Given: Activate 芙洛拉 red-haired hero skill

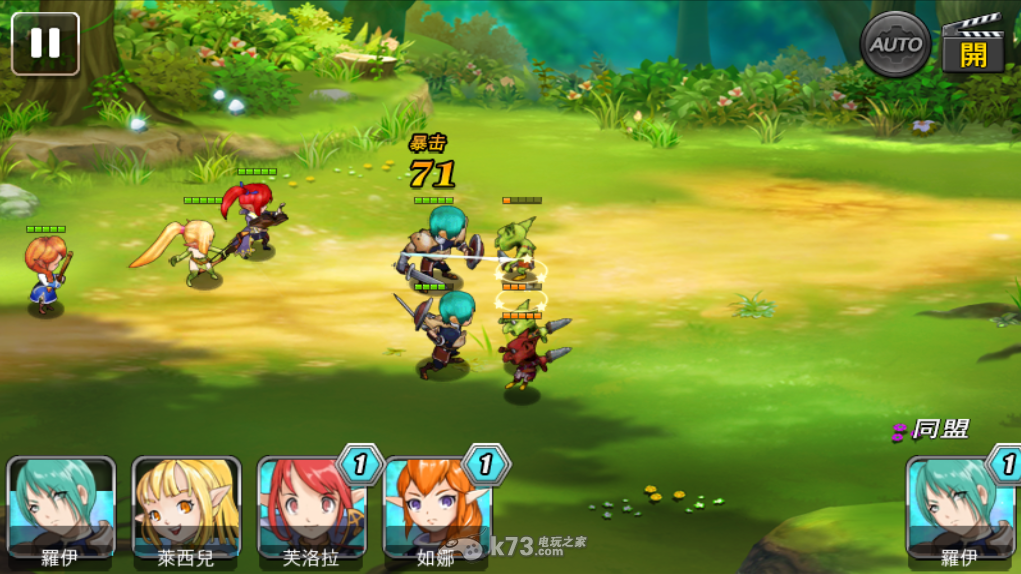Looking at the screenshot, I should (x=311, y=508).
